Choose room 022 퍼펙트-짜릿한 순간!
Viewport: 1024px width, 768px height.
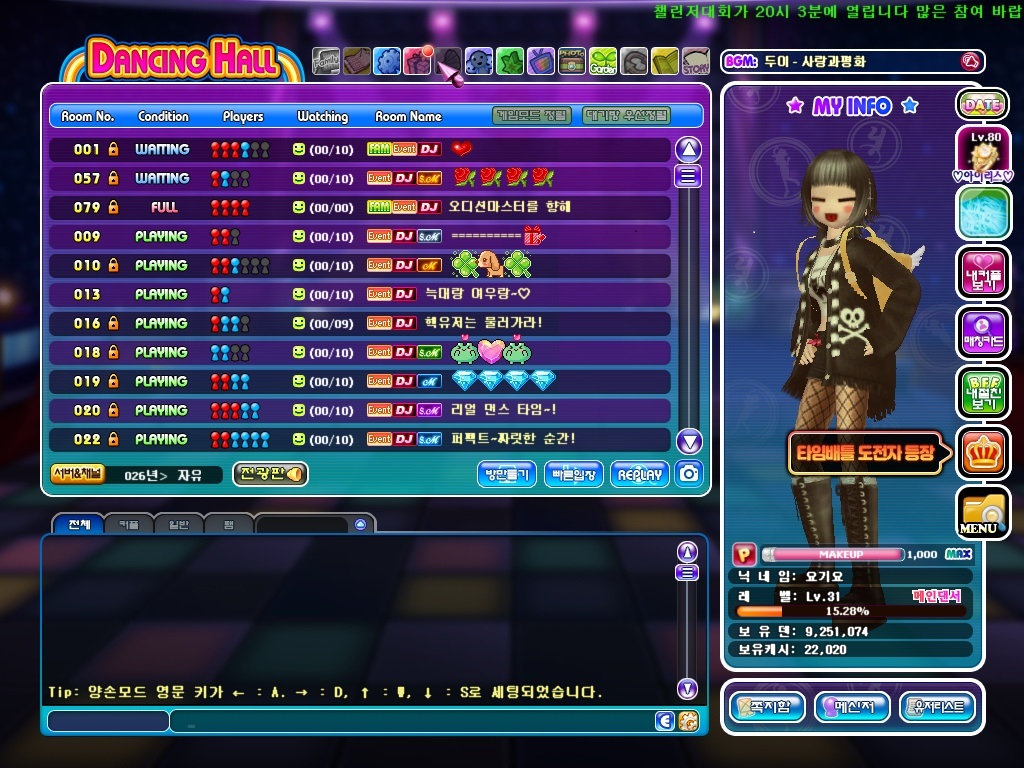click(x=360, y=439)
